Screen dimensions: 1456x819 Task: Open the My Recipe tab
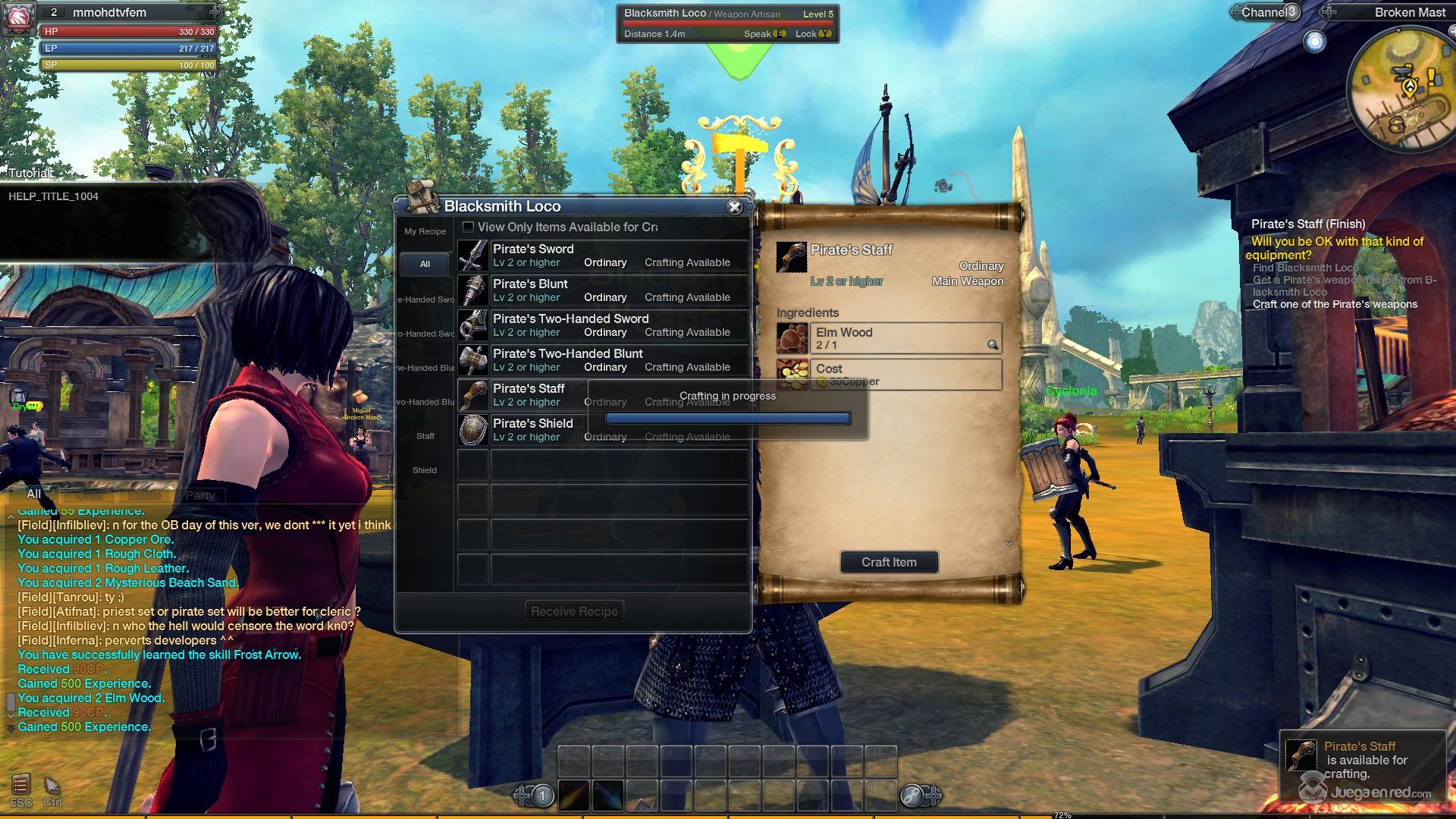(x=424, y=231)
